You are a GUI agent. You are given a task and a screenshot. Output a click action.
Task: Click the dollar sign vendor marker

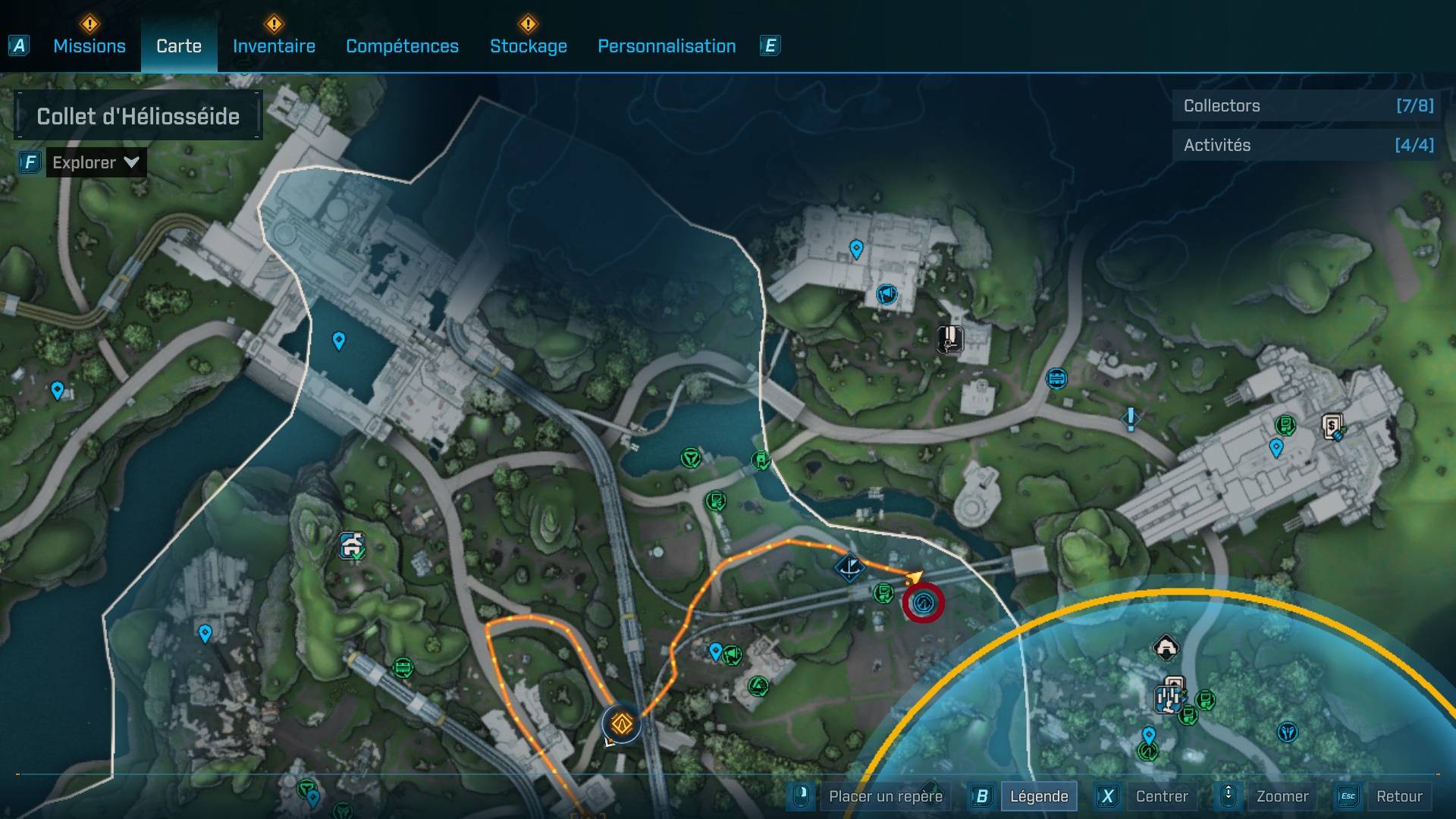click(1332, 427)
